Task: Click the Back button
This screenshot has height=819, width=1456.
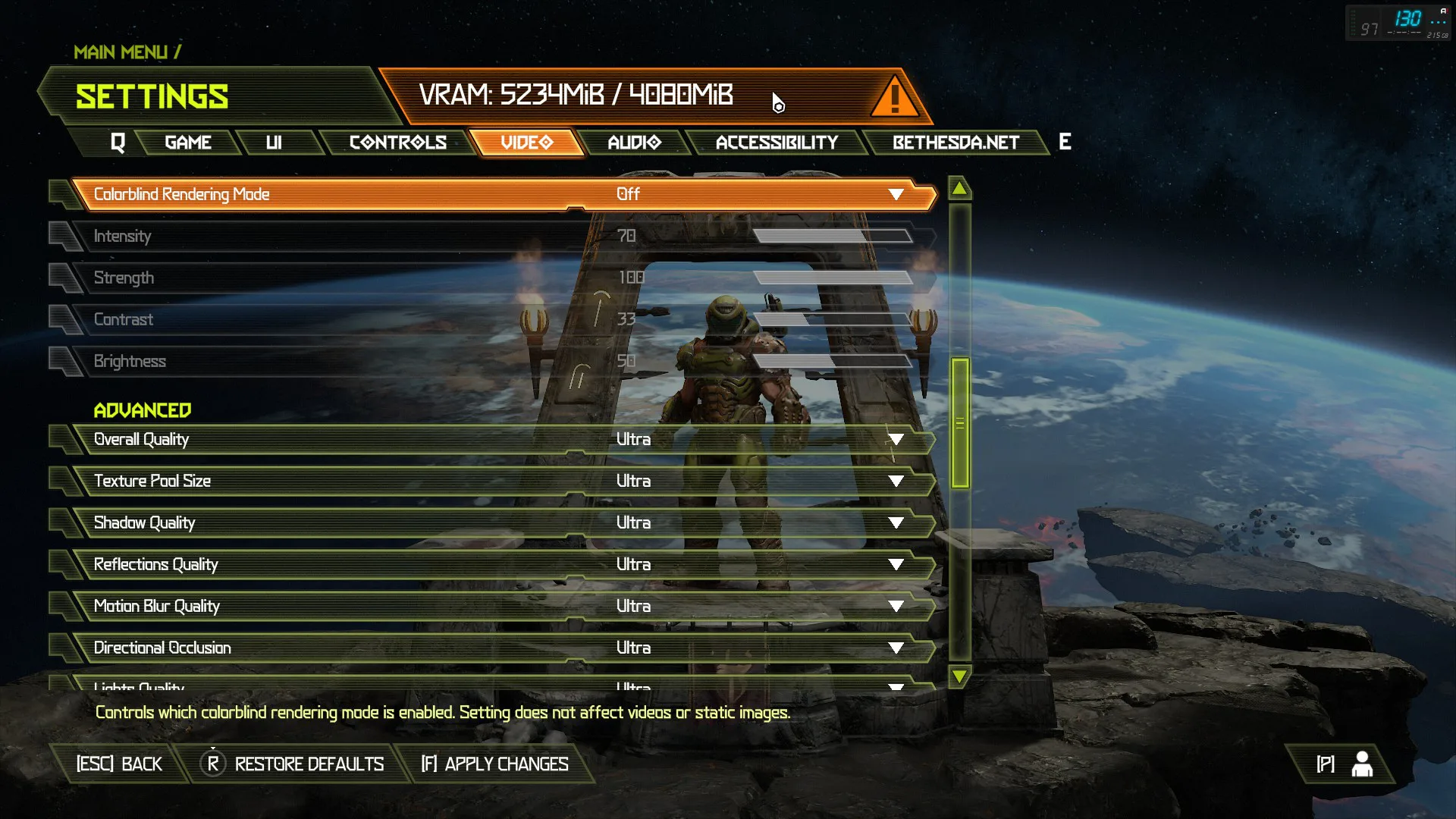Action: [119, 764]
